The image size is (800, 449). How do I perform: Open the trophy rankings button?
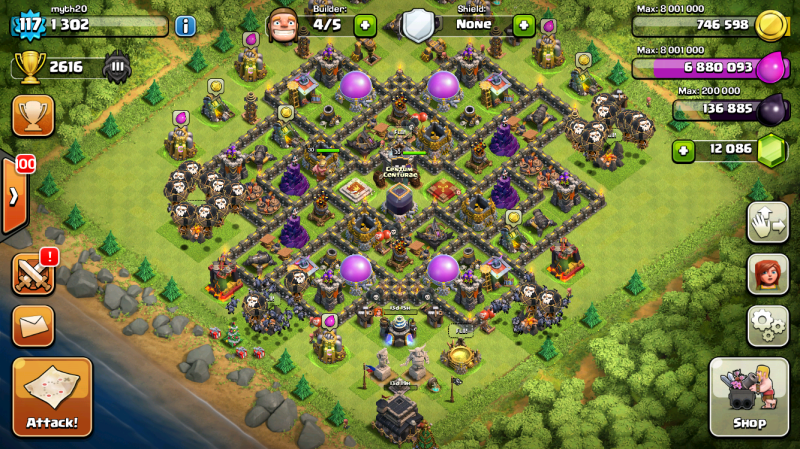pyautogui.click(x=33, y=115)
